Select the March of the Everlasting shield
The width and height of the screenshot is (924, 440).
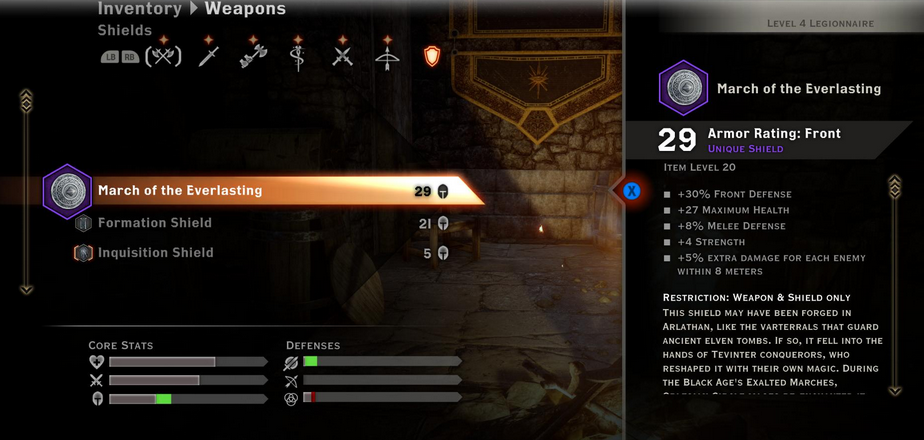click(x=180, y=190)
